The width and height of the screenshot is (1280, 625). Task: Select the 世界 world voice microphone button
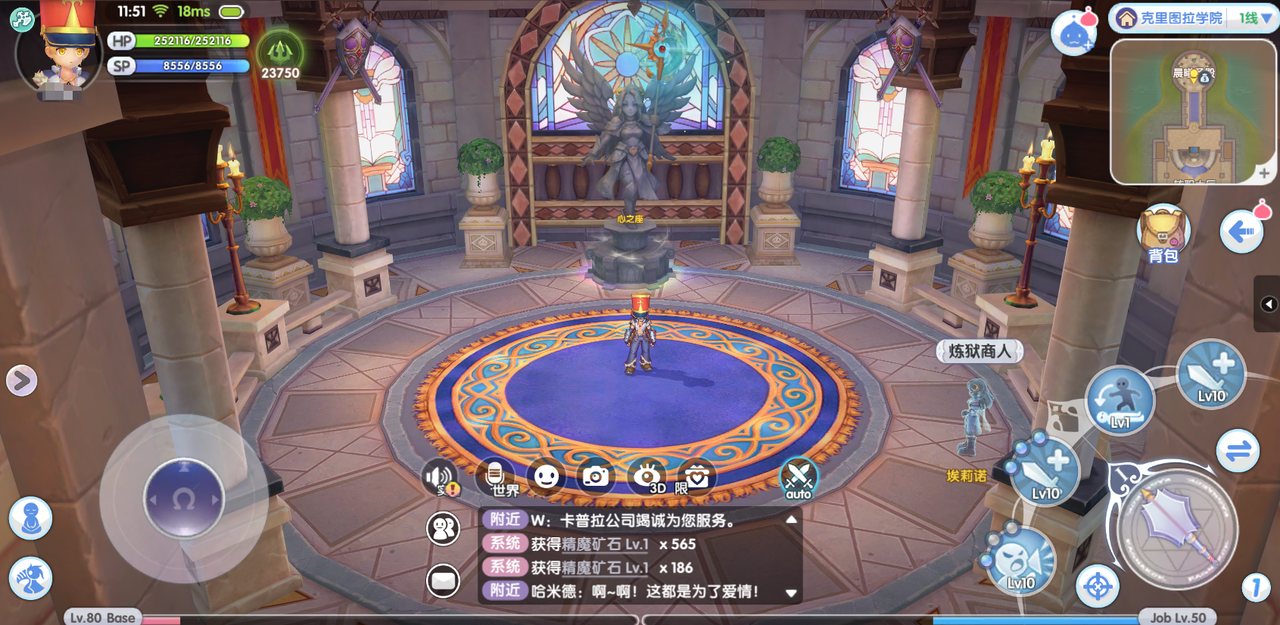point(495,476)
